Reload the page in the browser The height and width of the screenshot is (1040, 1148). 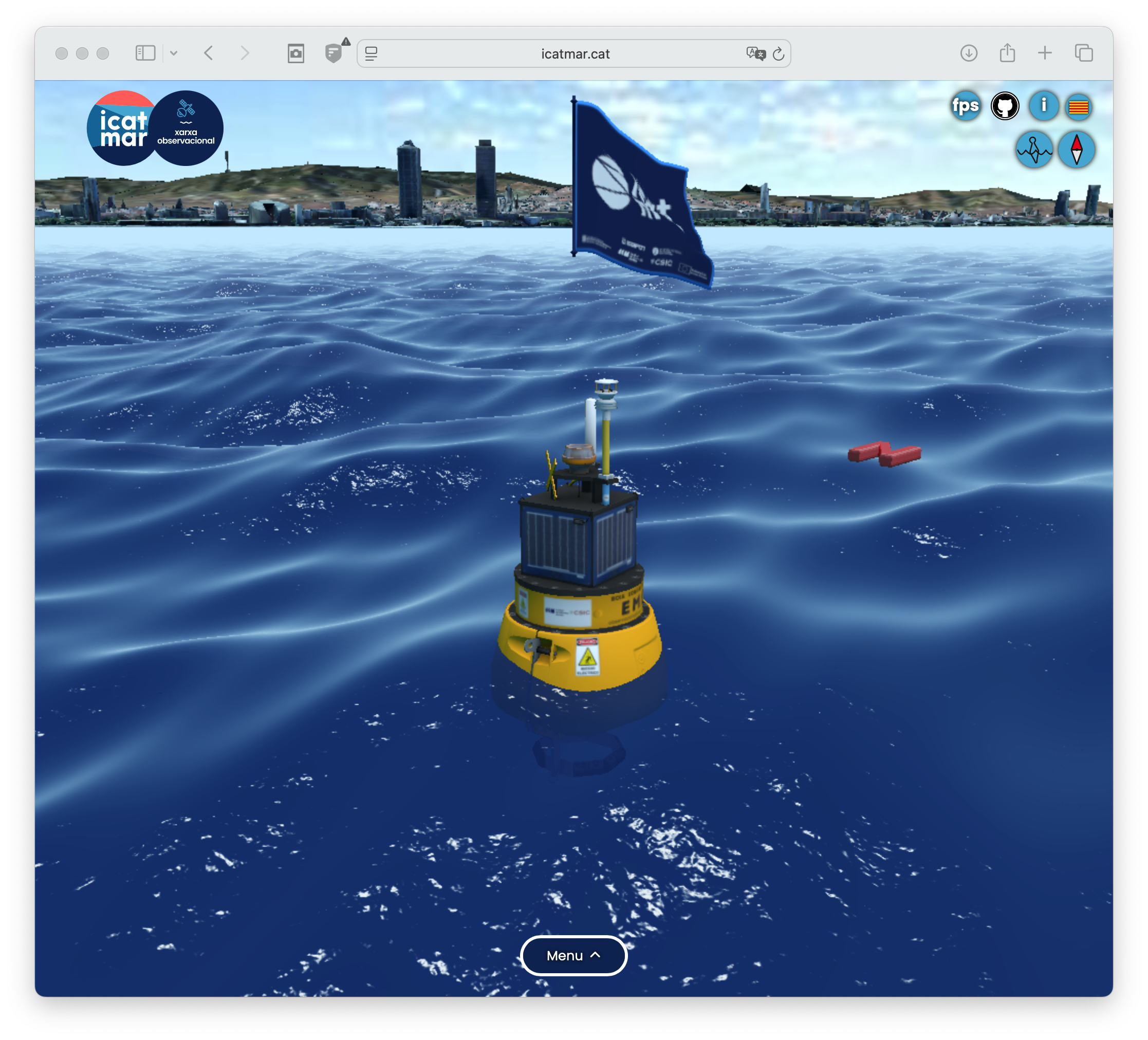(779, 54)
